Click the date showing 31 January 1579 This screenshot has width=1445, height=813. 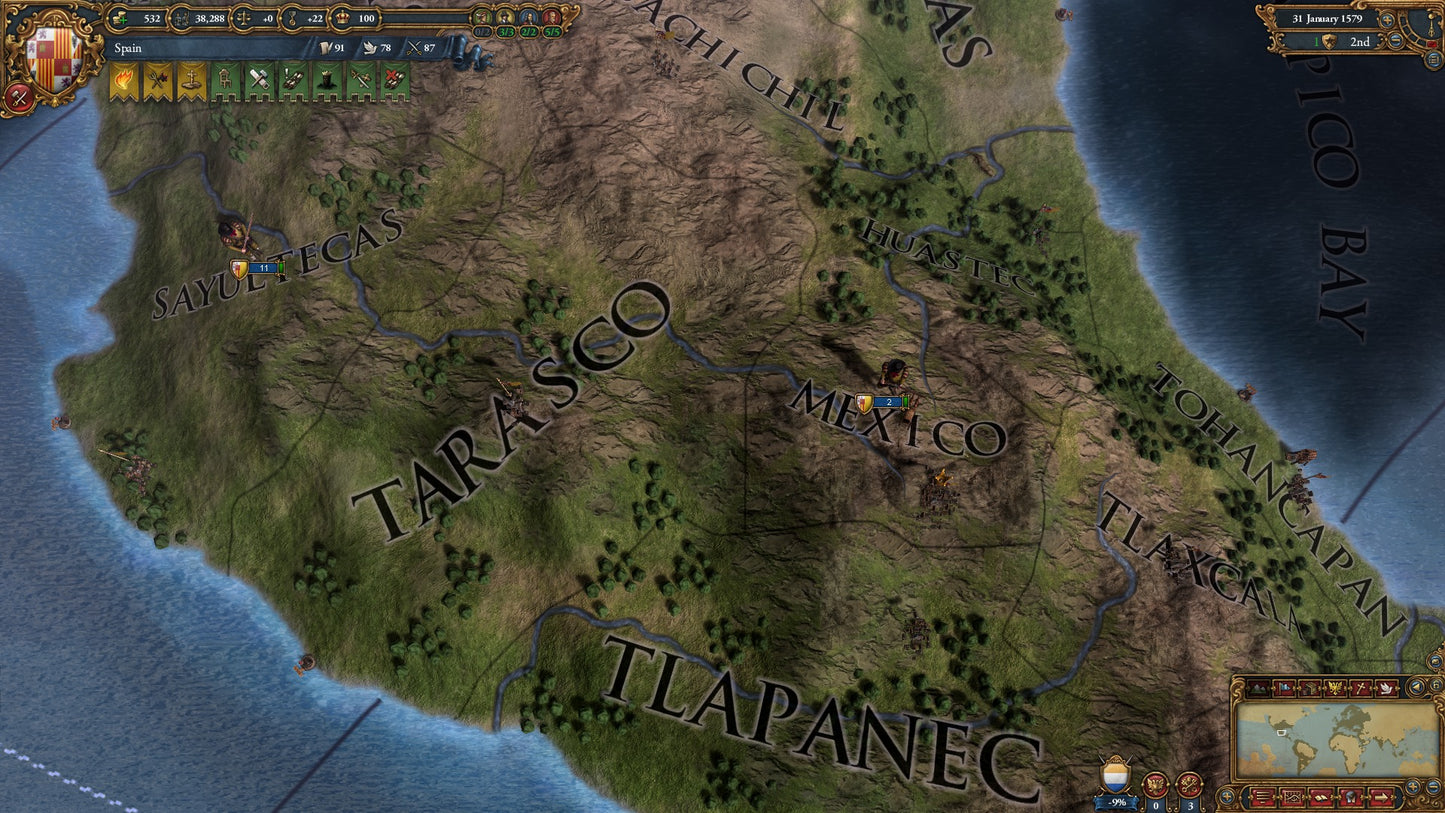[1330, 18]
